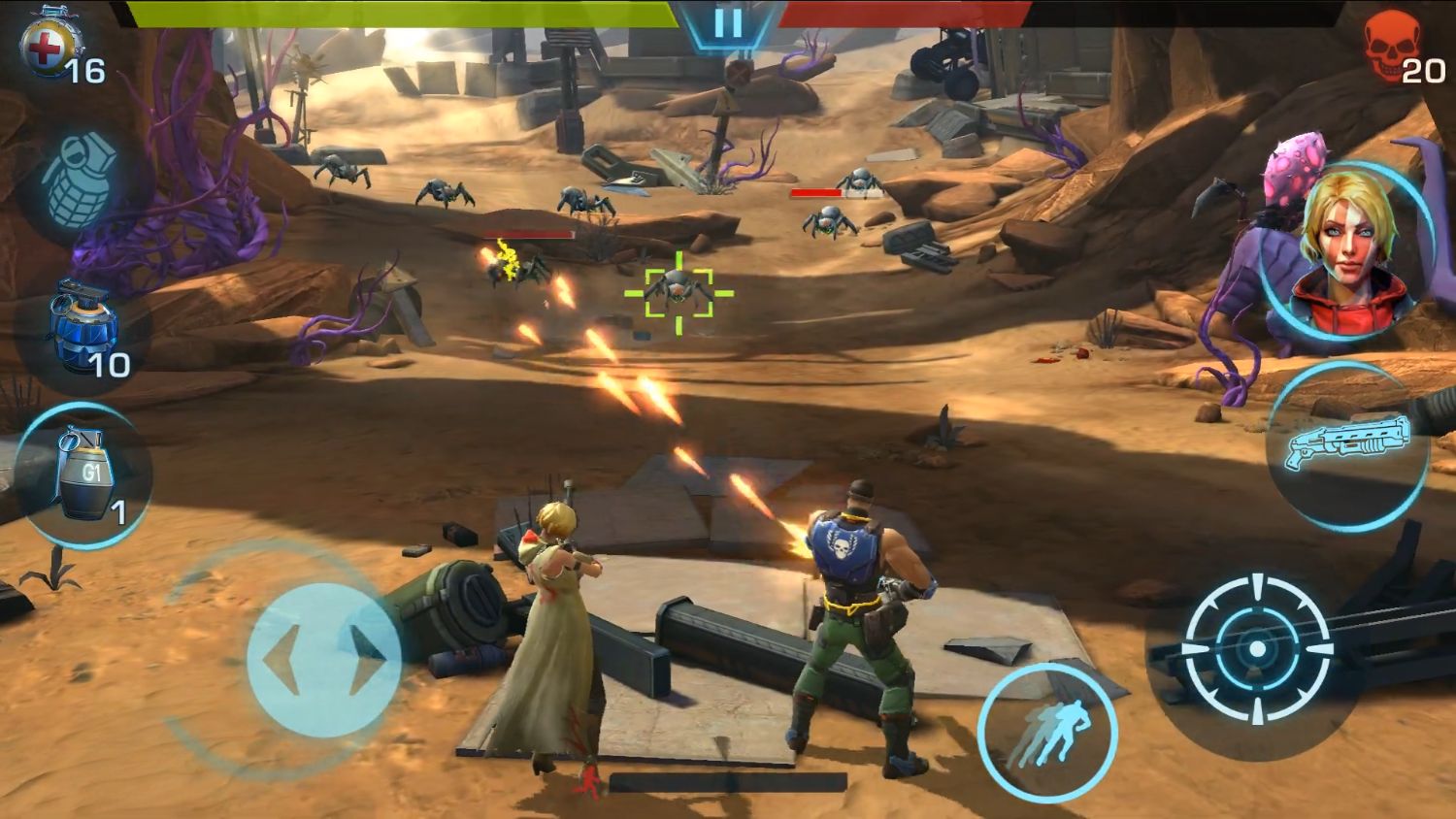This screenshot has height=819, width=1456.
Task: Tap the green player health bar
Action: tap(408, 15)
